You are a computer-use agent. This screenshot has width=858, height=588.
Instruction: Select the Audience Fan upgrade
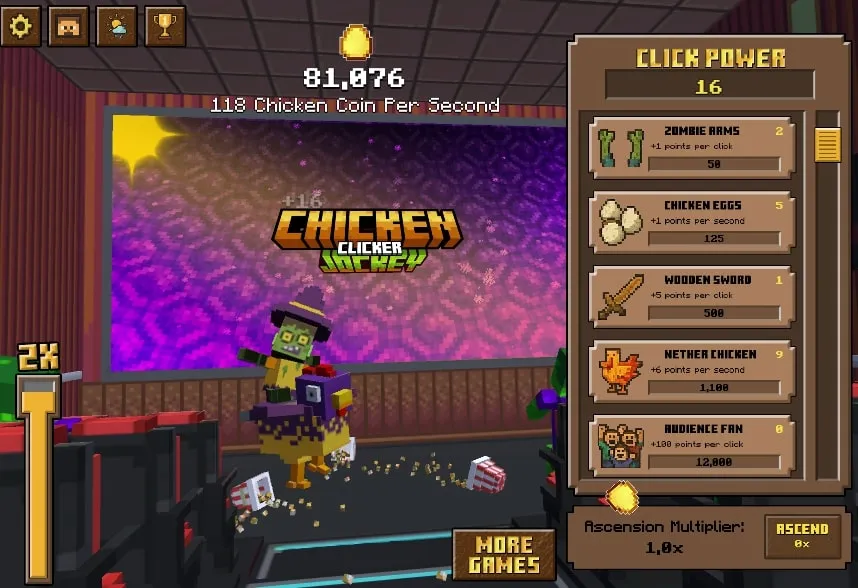pos(693,445)
